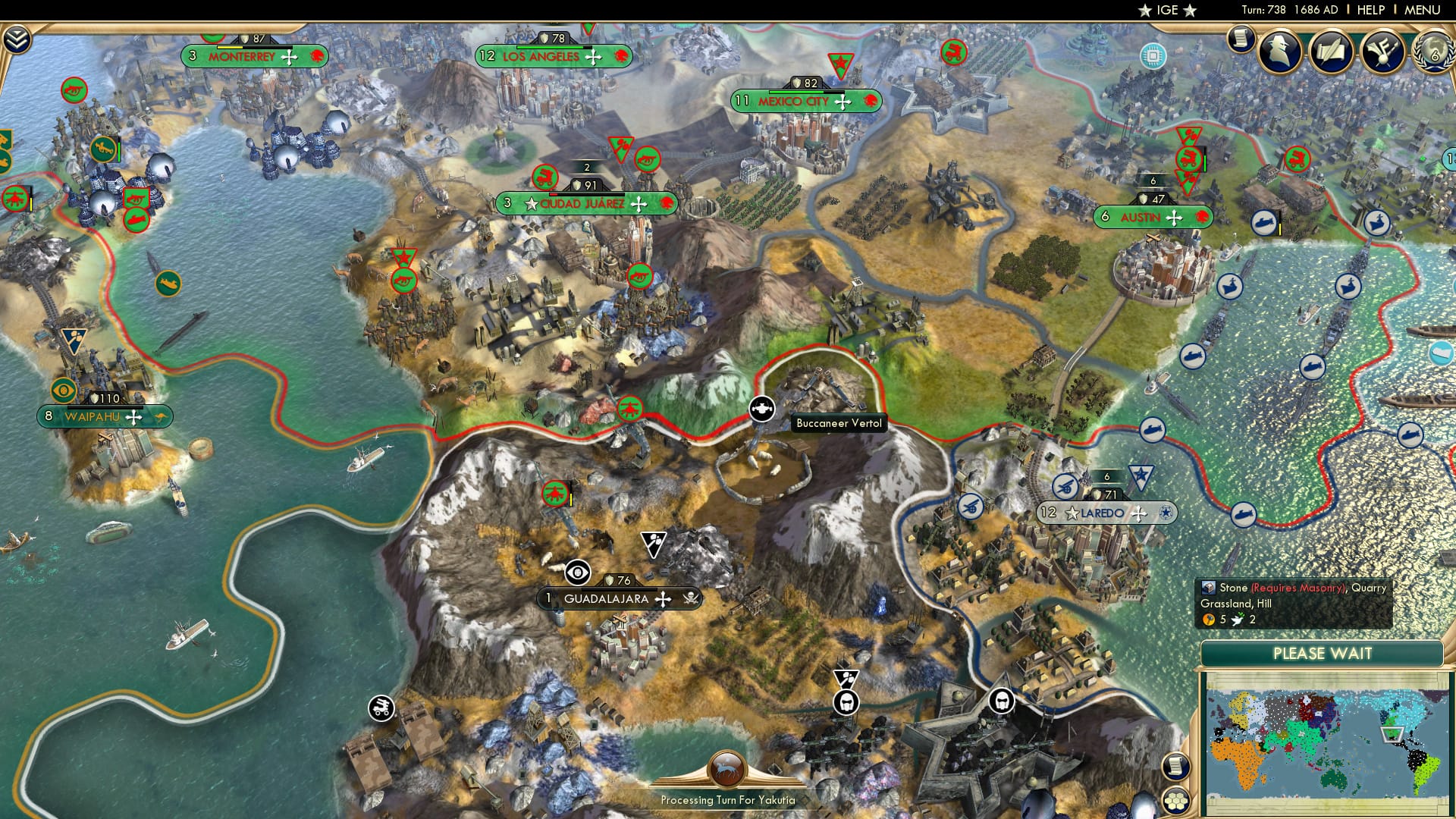
Task: Click the scroll icon above the strategic view button
Action: 1176,764
